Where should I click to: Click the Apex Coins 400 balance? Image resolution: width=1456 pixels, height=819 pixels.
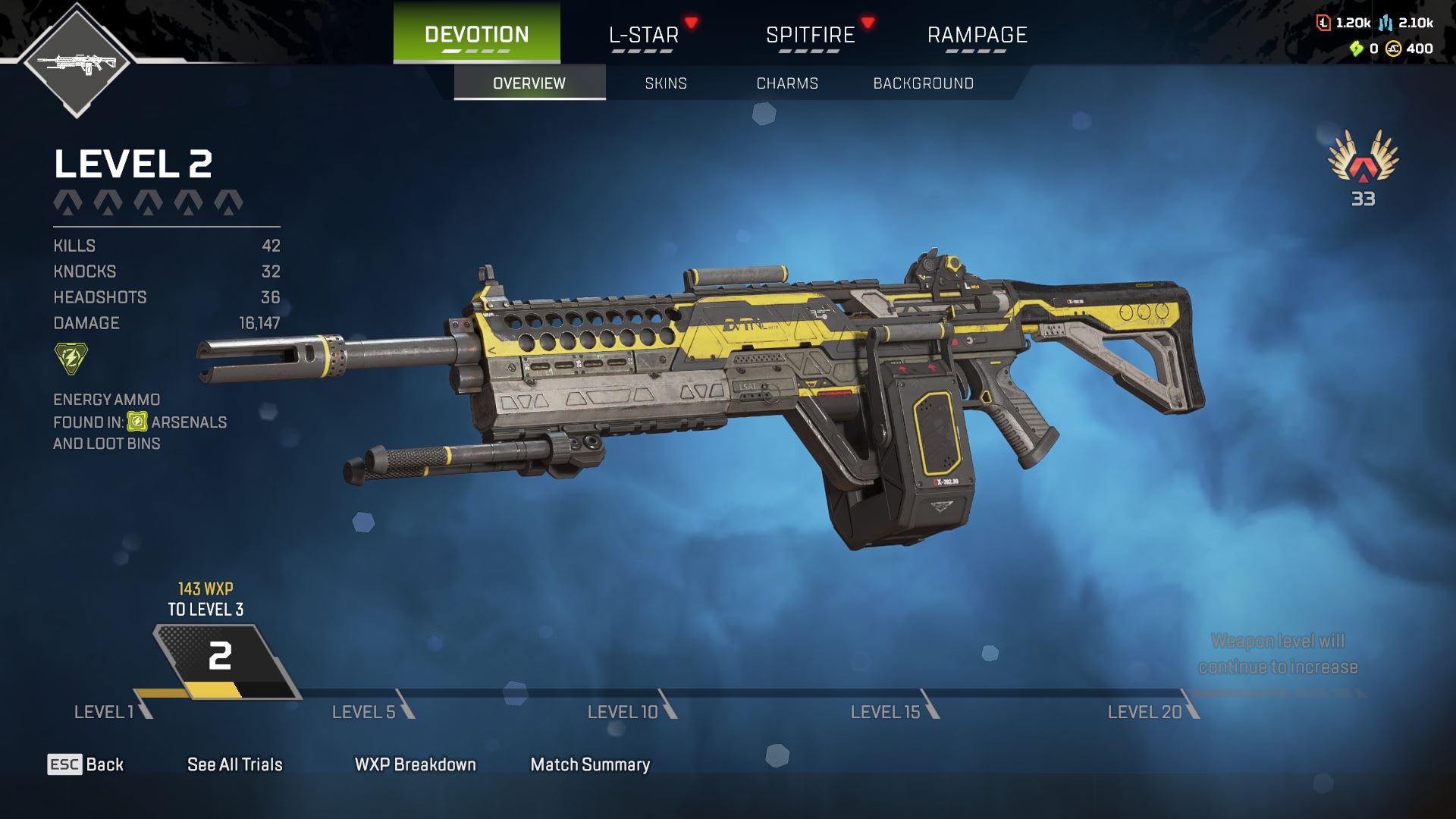[x=1410, y=49]
